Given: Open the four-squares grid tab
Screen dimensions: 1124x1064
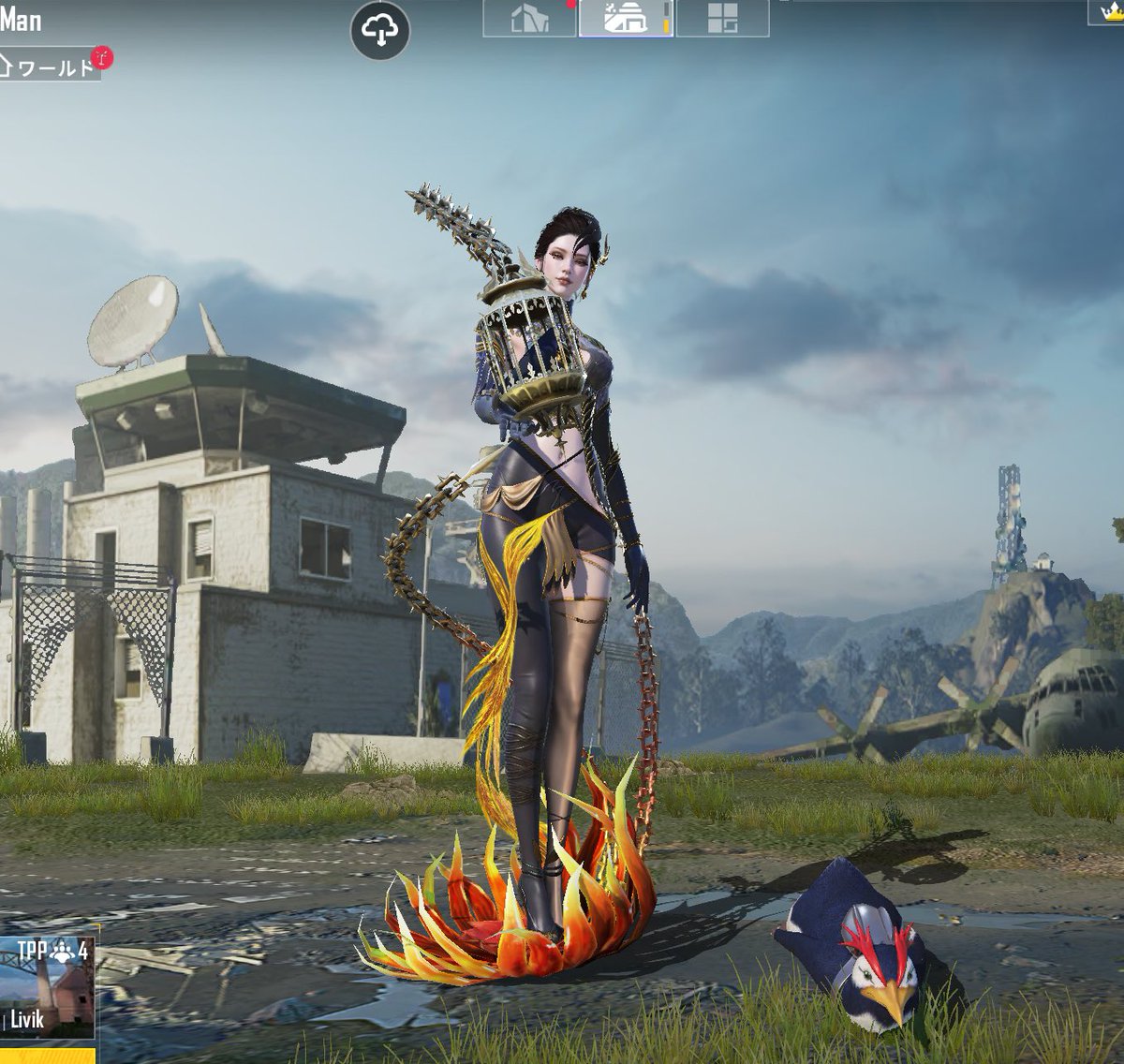Looking at the screenshot, I should (722, 19).
